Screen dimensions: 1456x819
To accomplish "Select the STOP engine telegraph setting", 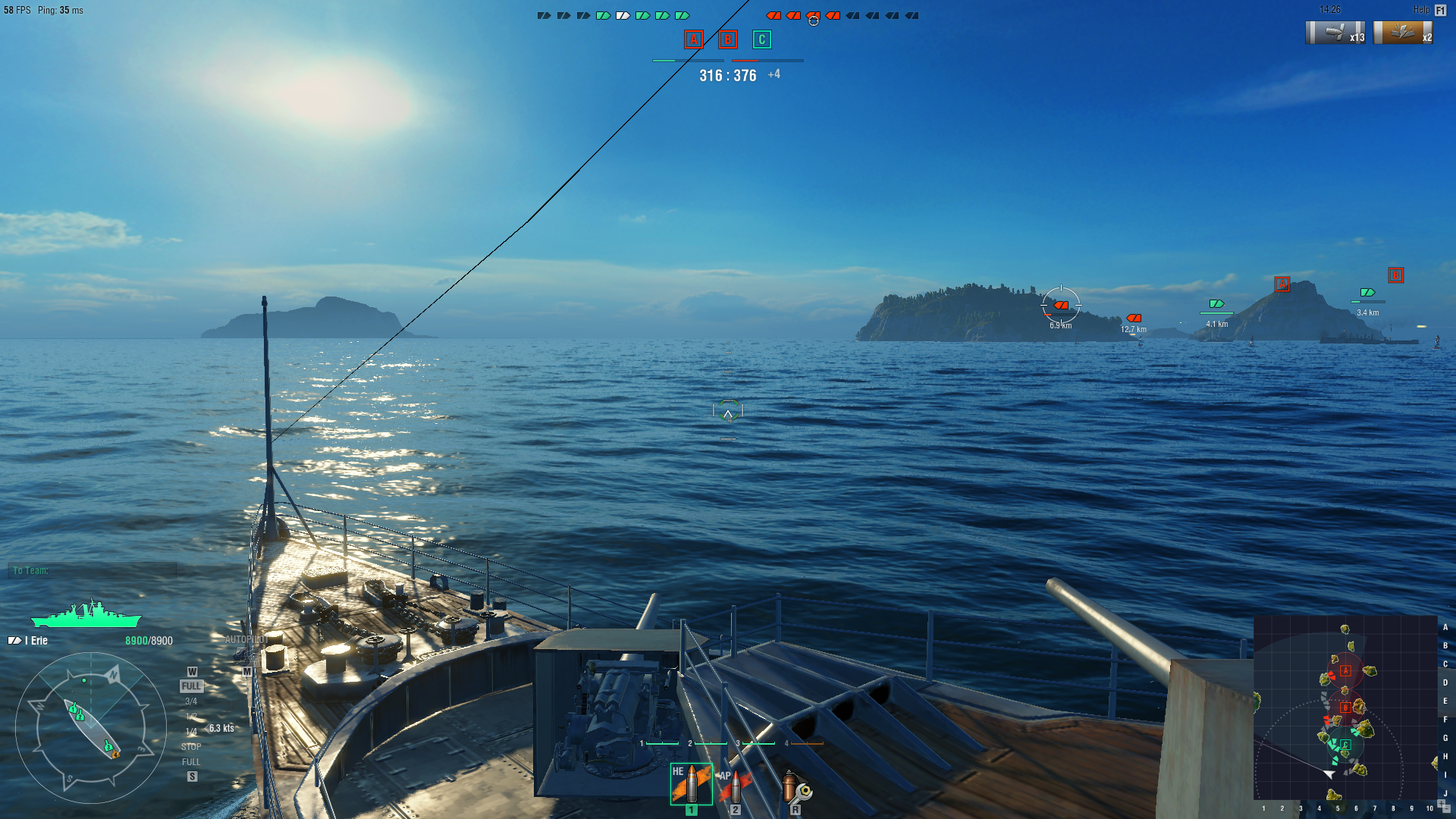I will 192,747.
